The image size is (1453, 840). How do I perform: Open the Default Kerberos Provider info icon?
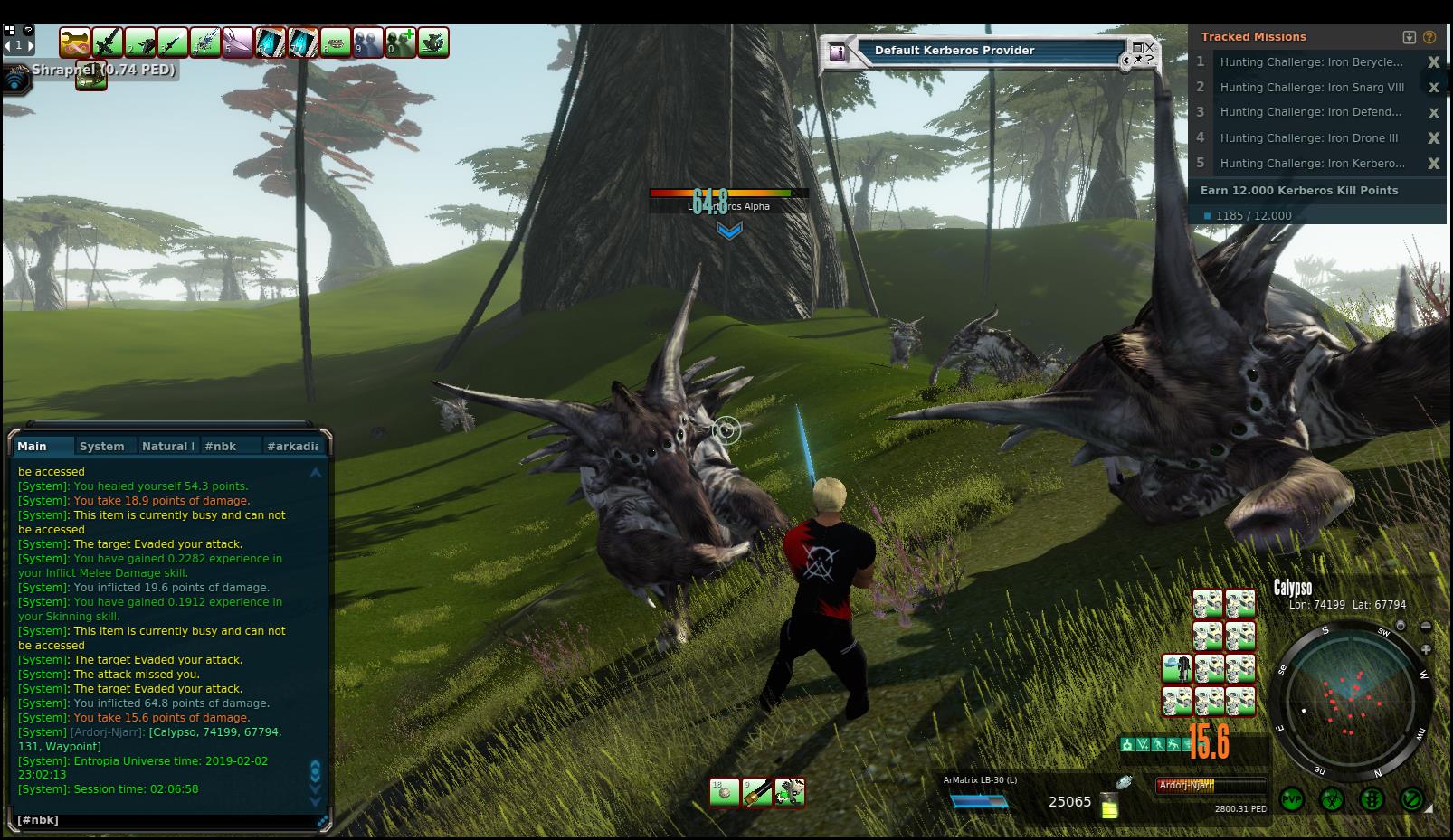click(838, 52)
